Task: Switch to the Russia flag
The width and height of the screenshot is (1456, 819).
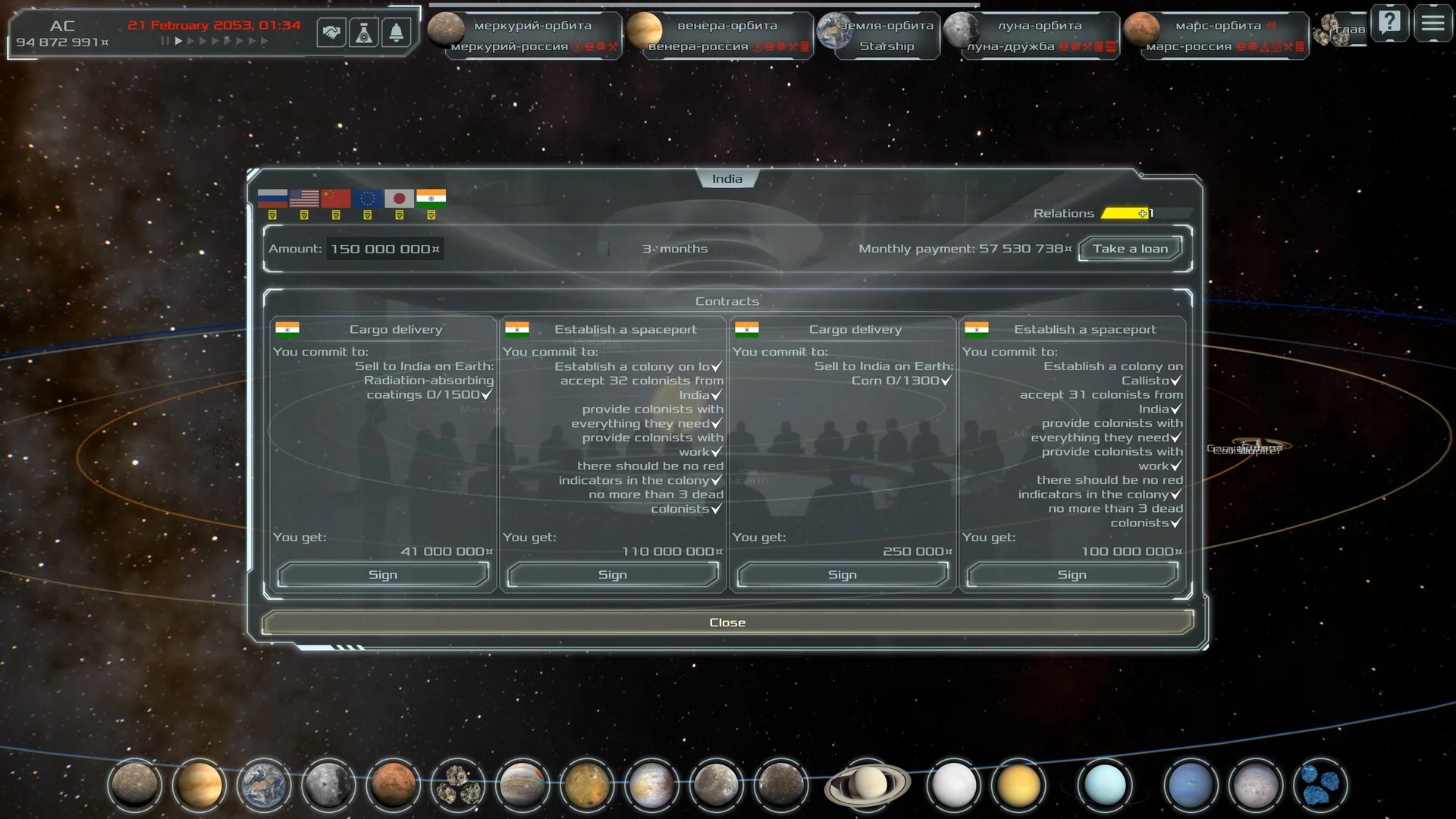Action: pos(272,199)
